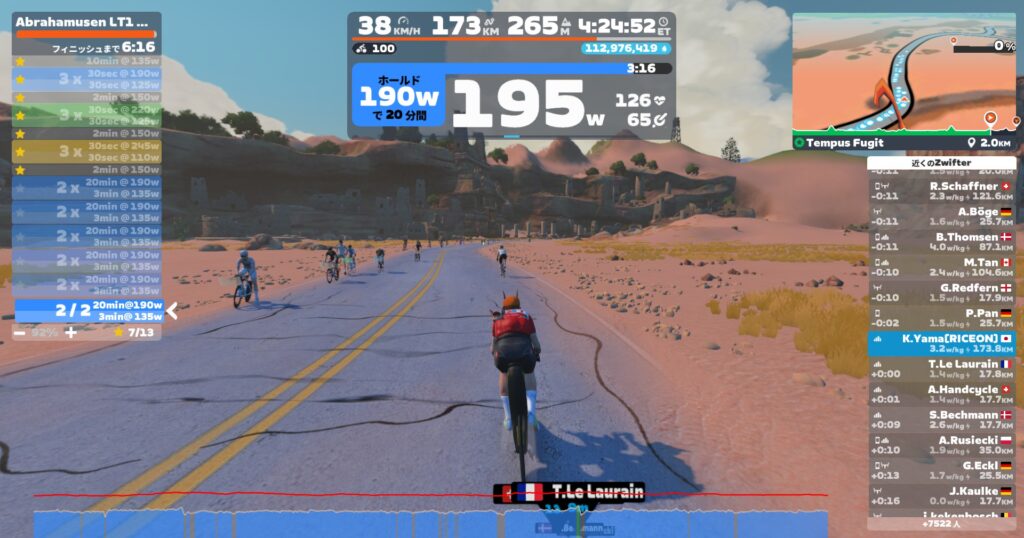Screen dimensions: 1024x538
Task: Choose S.Bechmann from the nearby riders
Action: [x=941, y=420]
